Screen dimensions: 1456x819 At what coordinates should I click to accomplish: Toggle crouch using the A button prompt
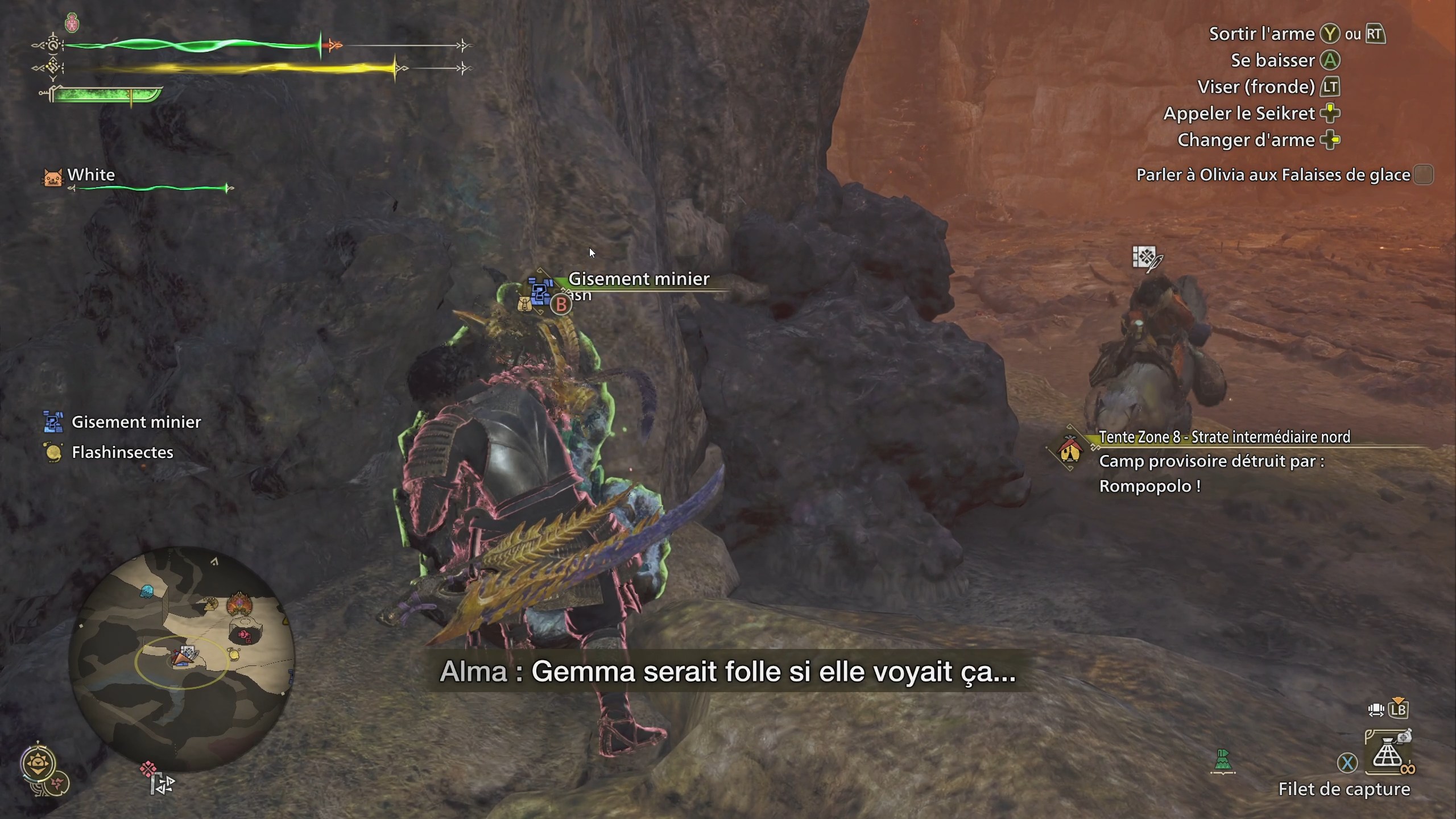click(1330, 60)
